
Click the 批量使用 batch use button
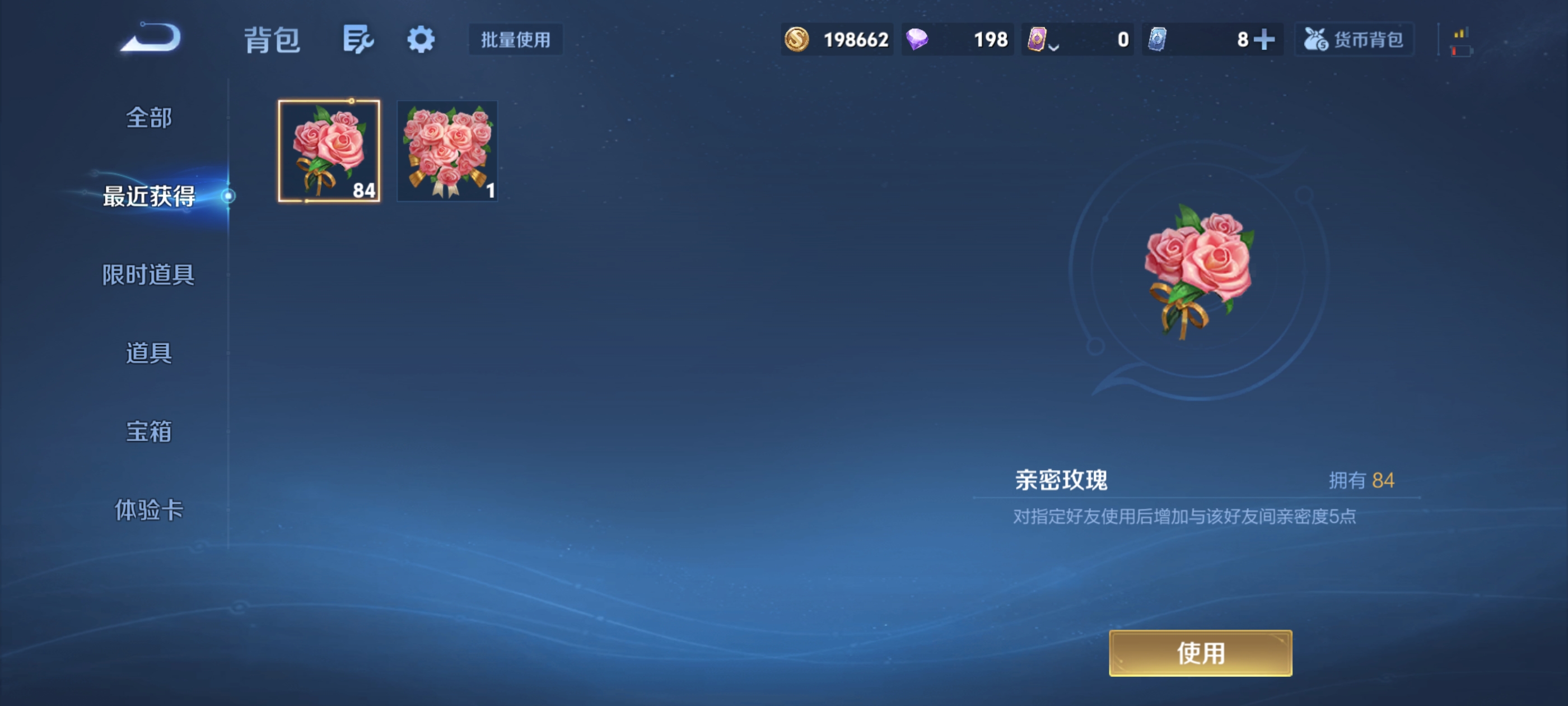tap(515, 40)
